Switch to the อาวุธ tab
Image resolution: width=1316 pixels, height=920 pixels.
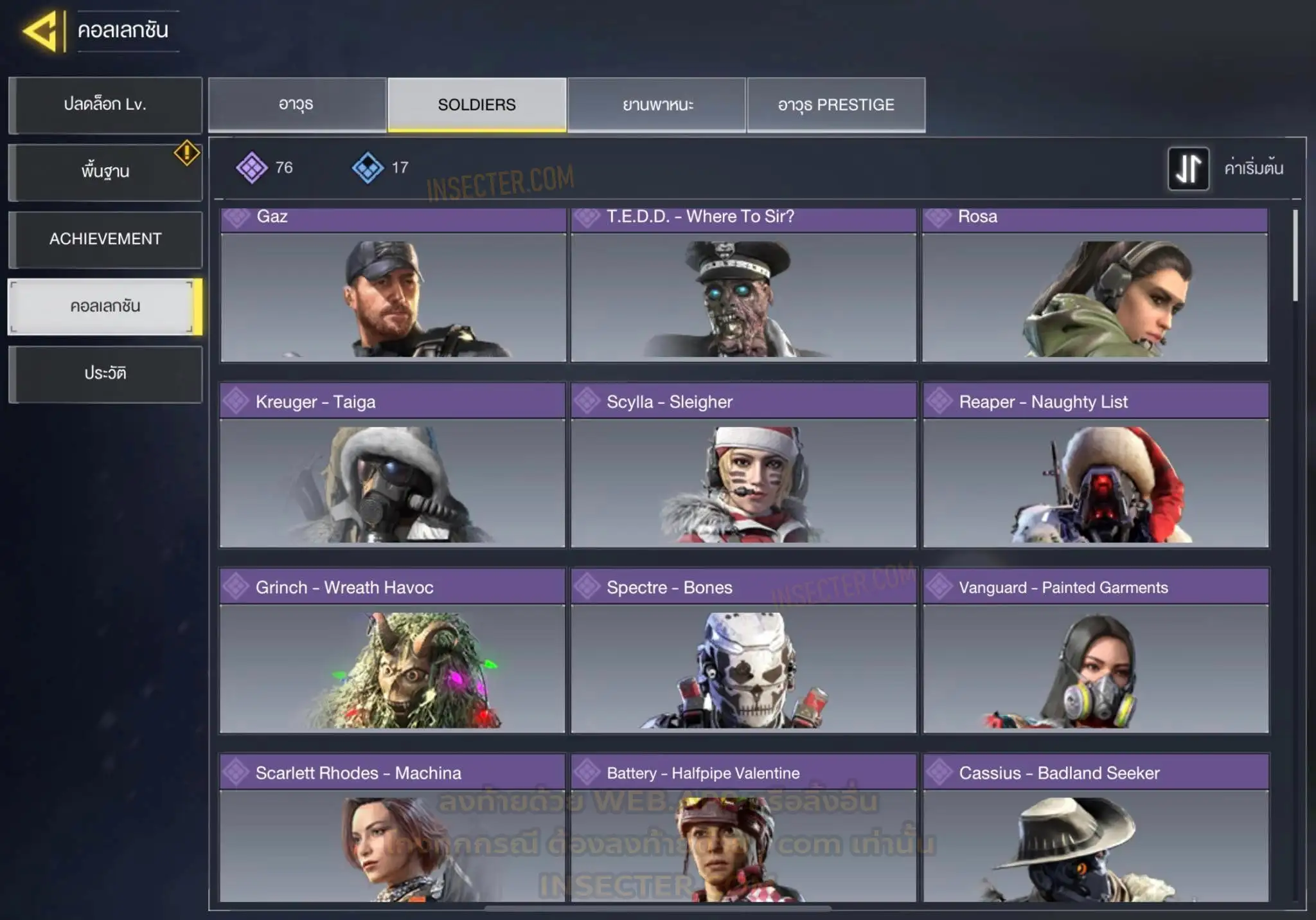coord(297,105)
